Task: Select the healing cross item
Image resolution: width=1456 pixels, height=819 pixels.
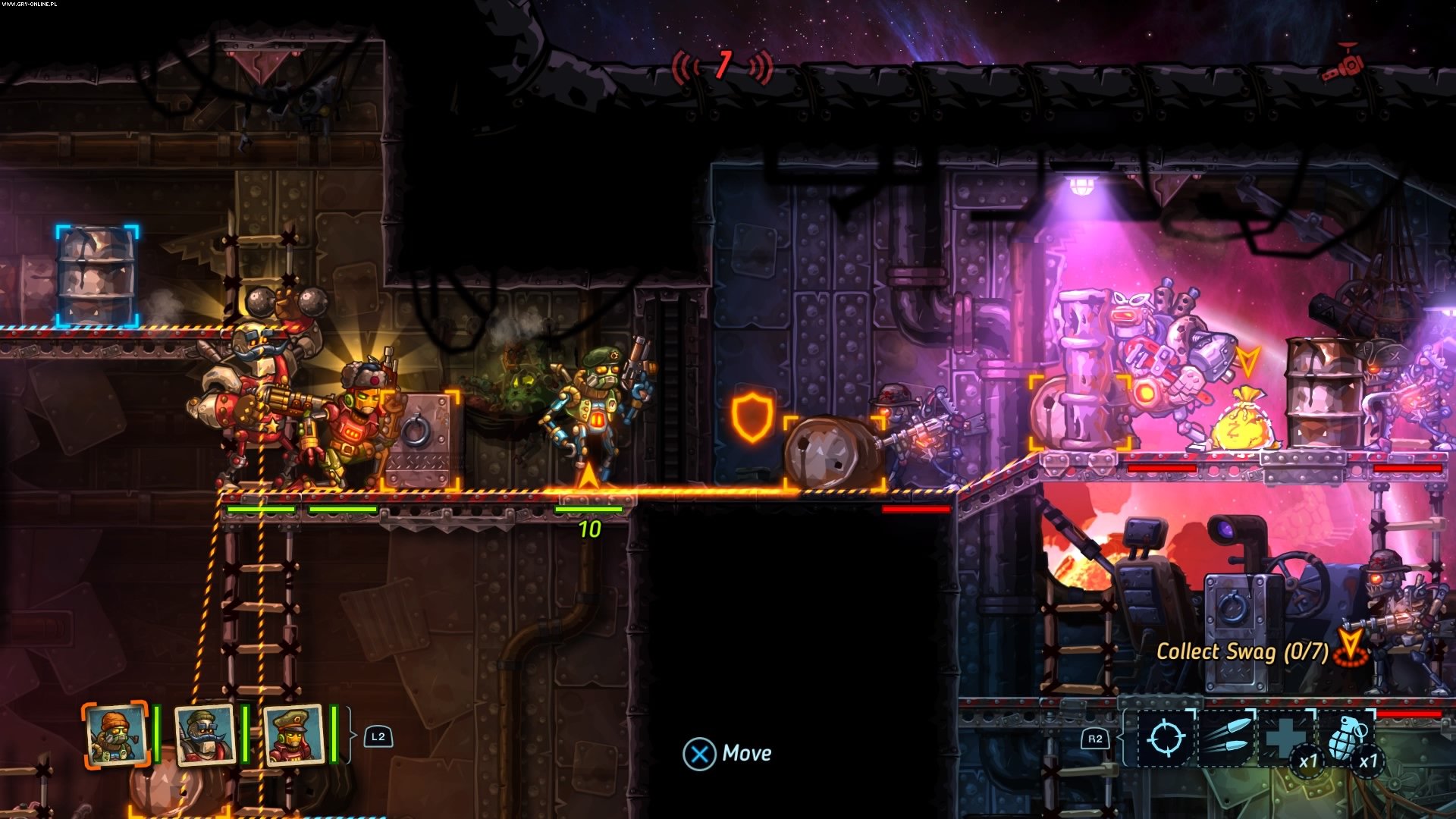Action: pyautogui.click(x=1286, y=737)
